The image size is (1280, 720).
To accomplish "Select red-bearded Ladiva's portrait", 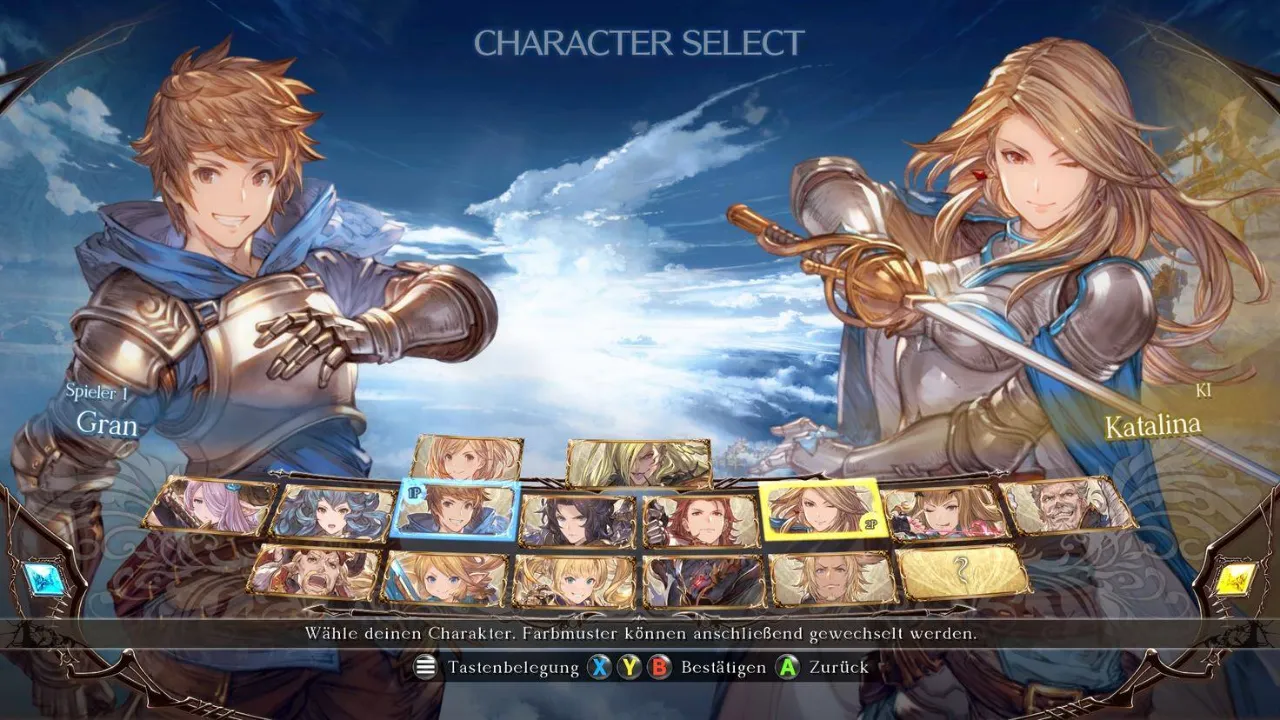I will (315, 572).
